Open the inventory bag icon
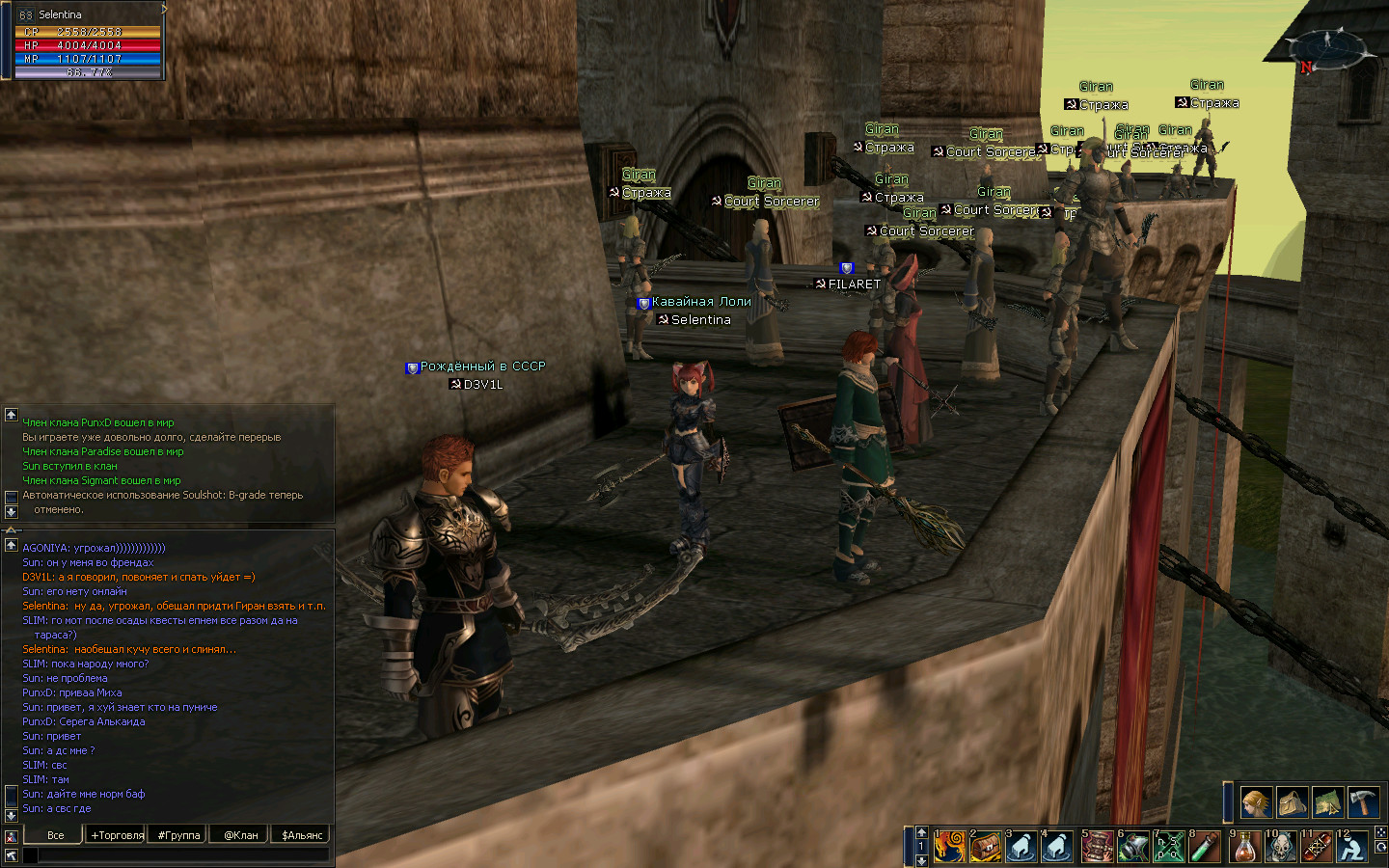Image resolution: width=1389 pixels, height=868 pixels. [1293, 802]
